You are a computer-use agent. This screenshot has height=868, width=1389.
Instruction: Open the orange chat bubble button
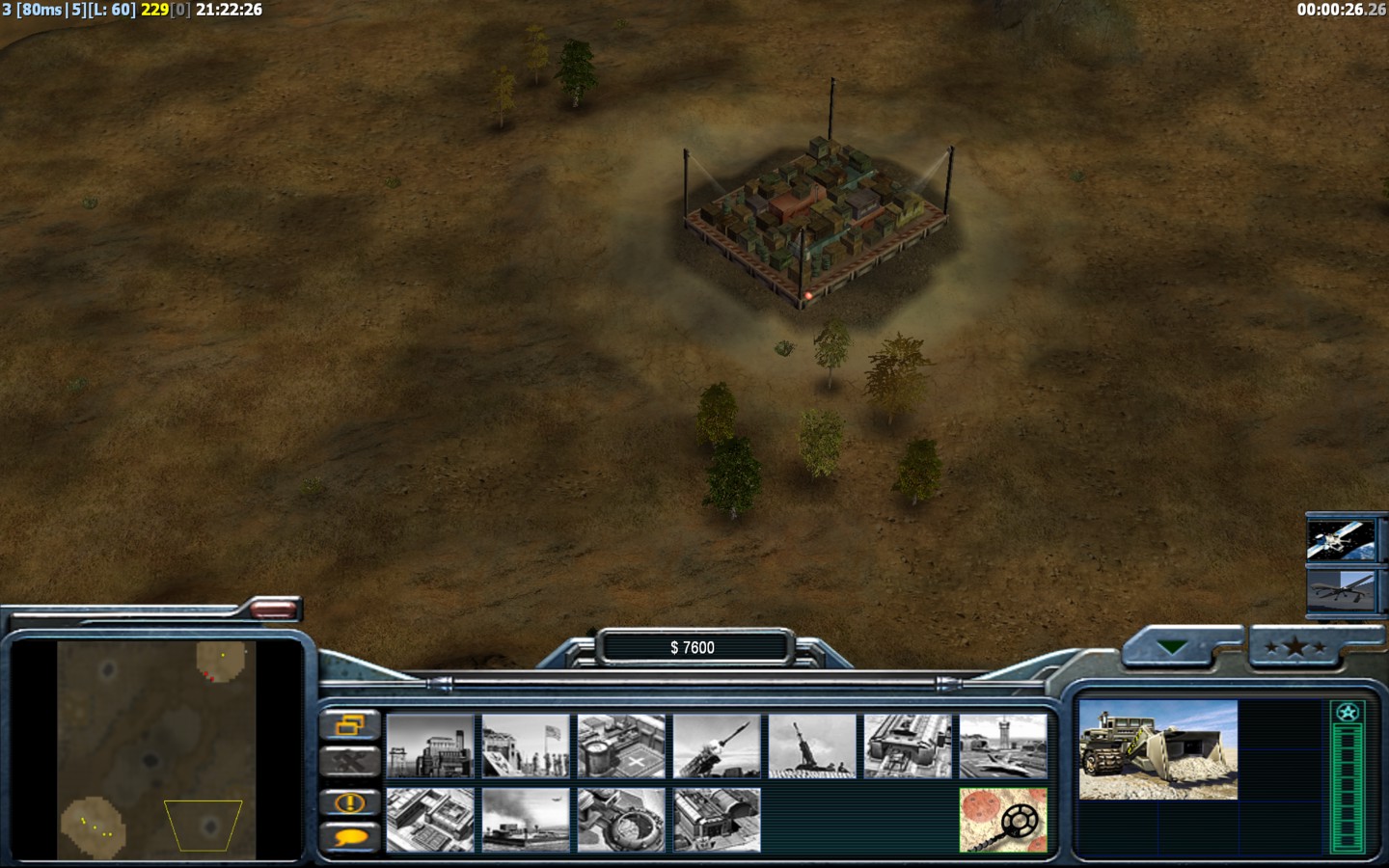349,837
